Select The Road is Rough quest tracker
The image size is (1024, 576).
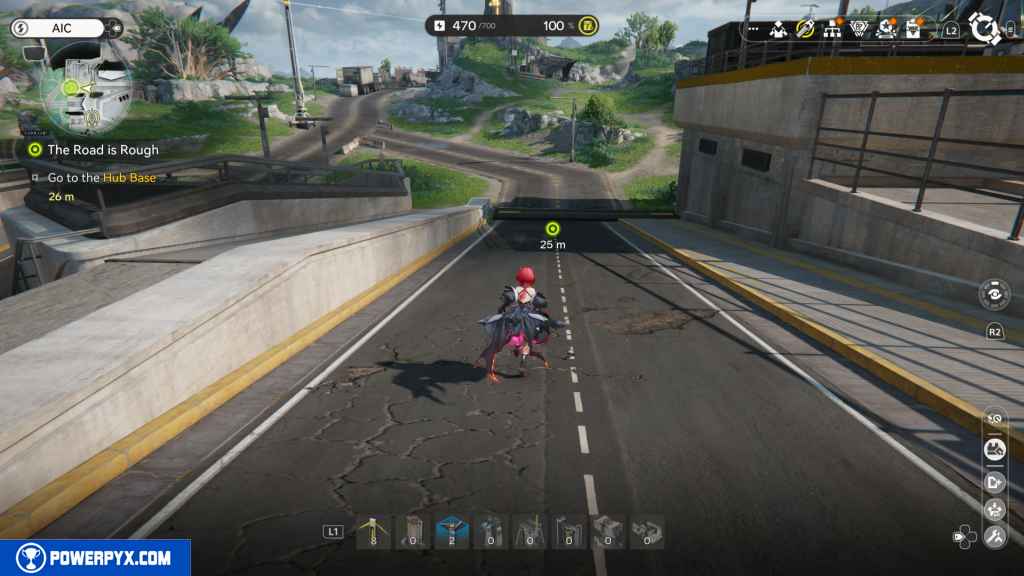coord(103,150)
